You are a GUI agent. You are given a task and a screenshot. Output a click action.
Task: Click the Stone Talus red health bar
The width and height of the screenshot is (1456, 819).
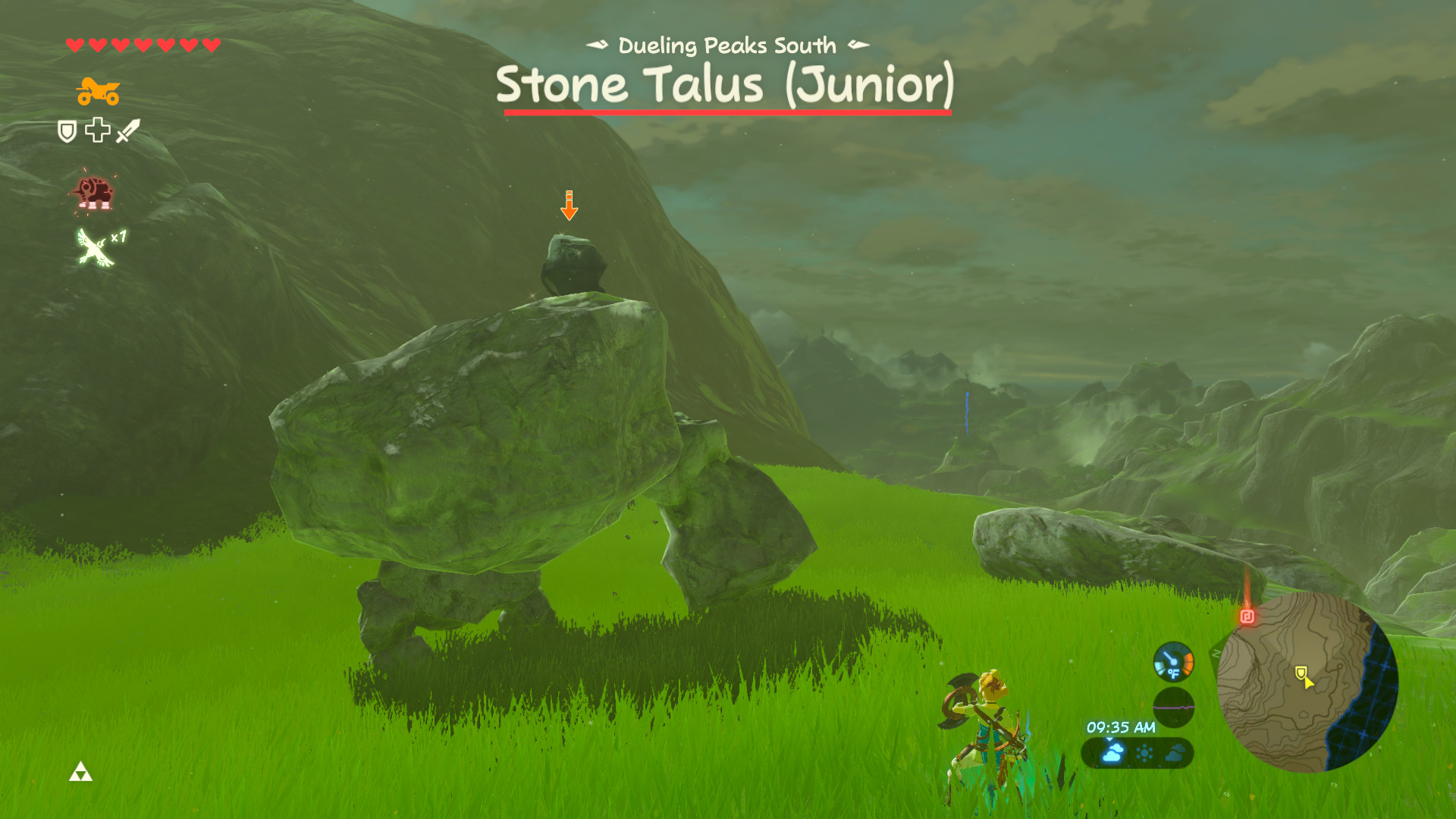pyautogui.click(x=726, y=111)
